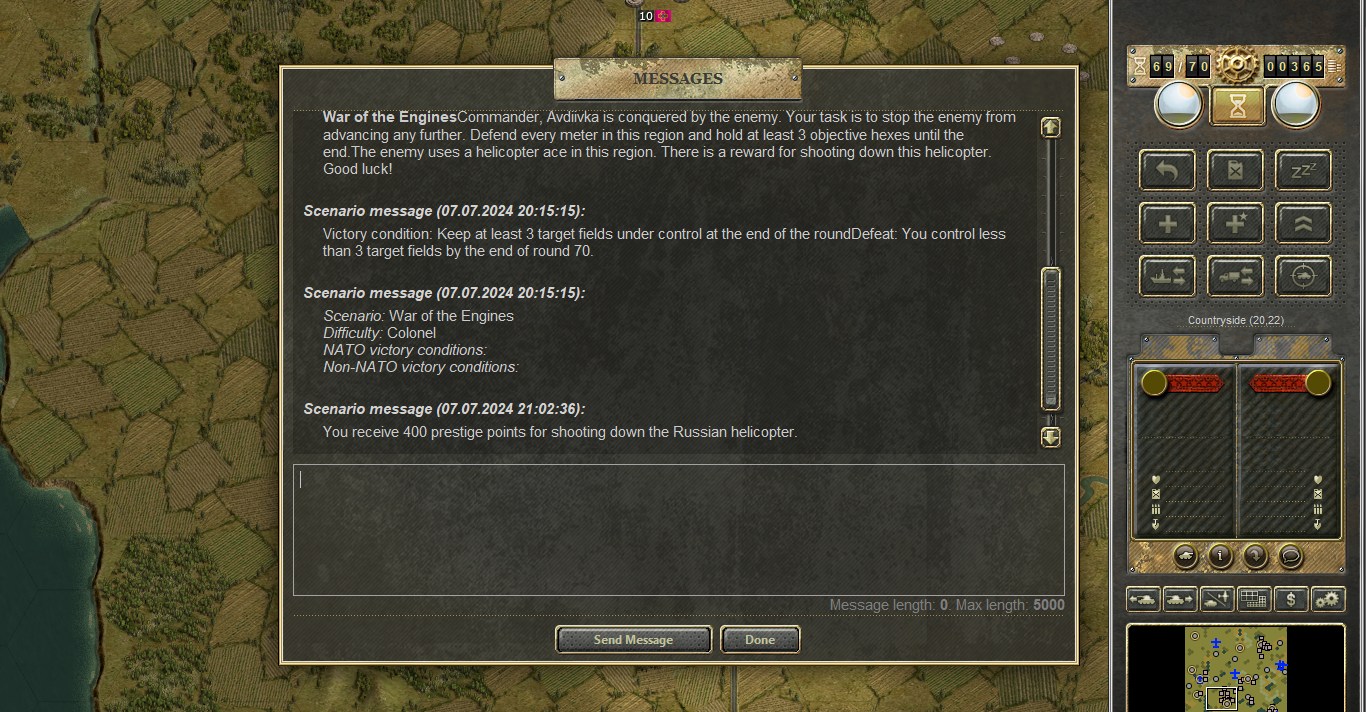Open the unit info round button
The width and height of the screenshot is (1366, 712).
pos(1219,555)
